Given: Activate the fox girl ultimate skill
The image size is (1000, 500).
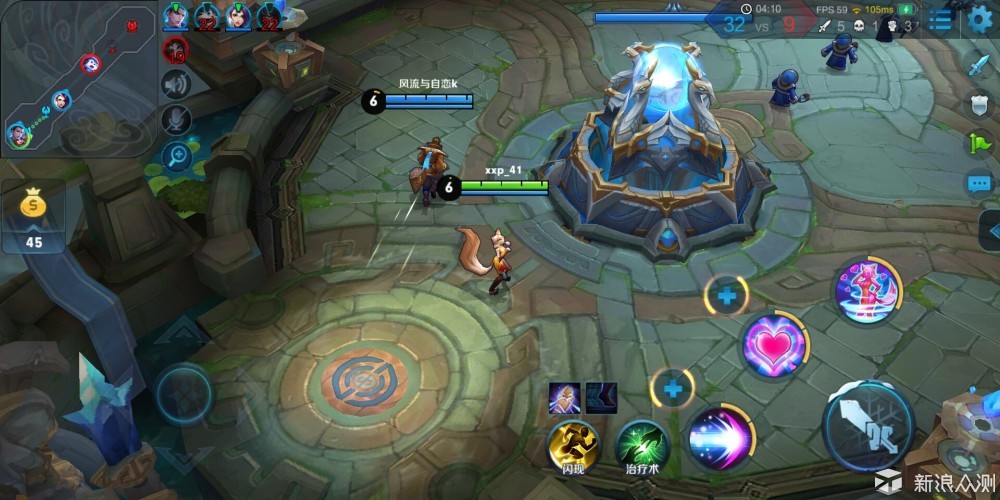Looking at the screenshot, I should 868,291.
